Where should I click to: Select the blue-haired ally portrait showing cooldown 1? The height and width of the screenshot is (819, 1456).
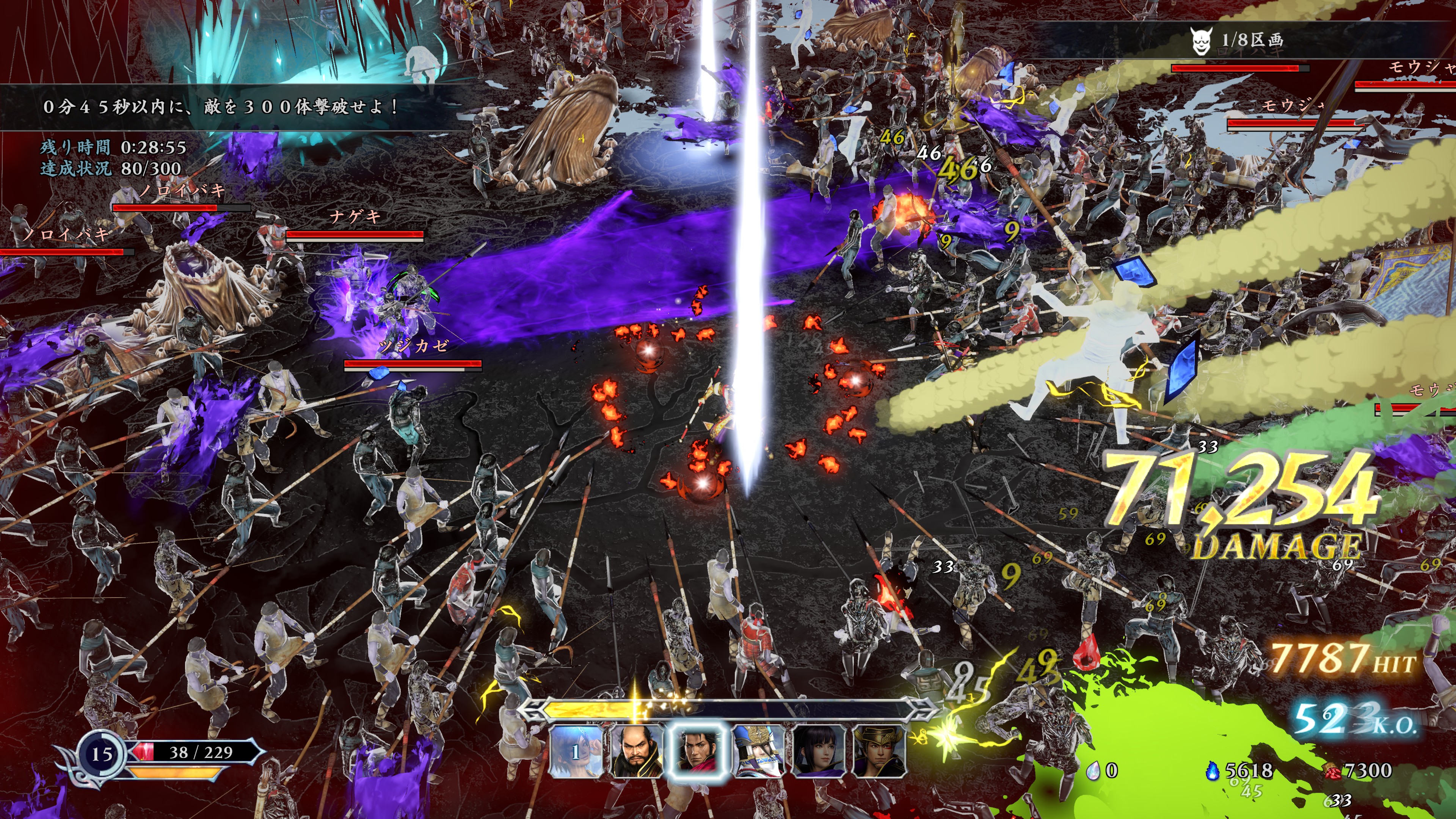(x=576, y=751)
